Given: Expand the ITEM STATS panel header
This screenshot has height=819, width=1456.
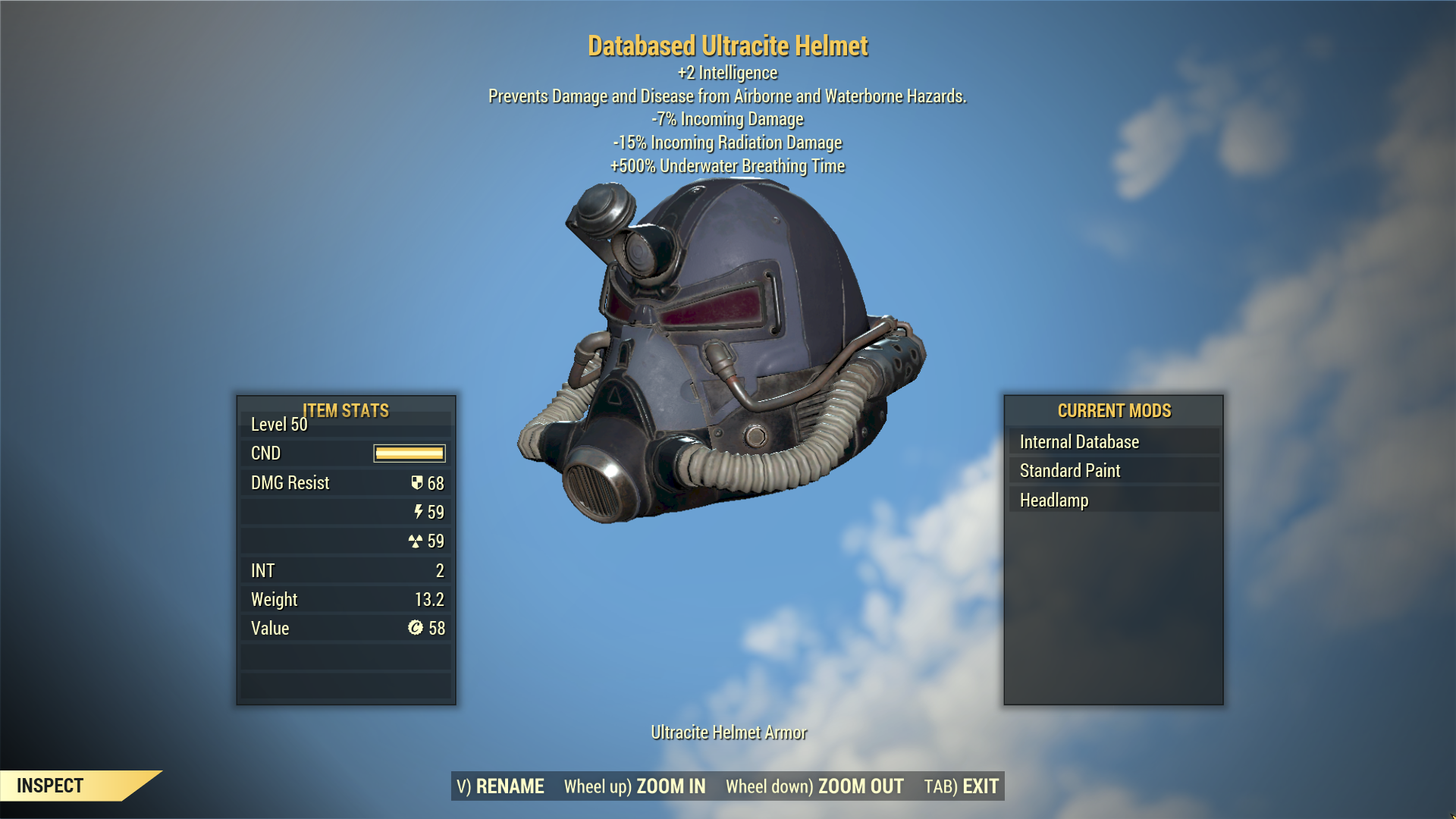Looking at the screenshot, I should point(345,410).
